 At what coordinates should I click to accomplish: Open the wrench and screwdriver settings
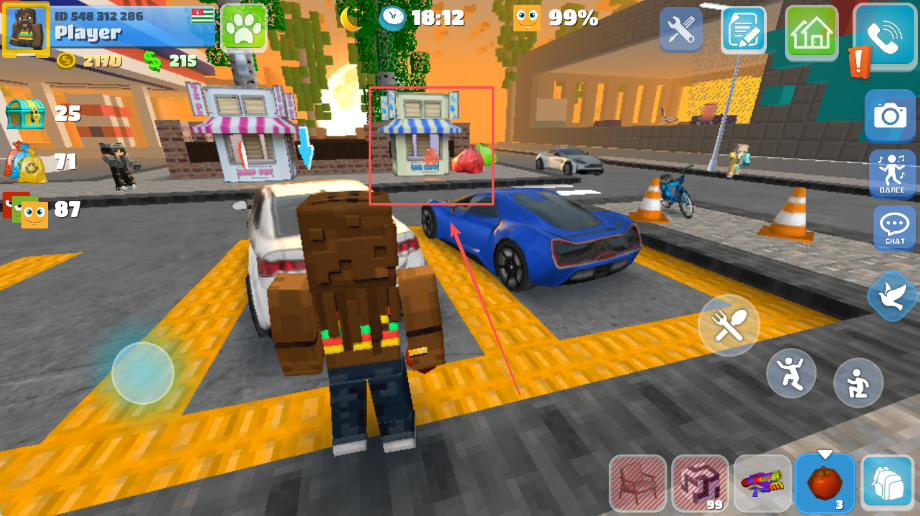pyautogui.click(x=681, y=30)
